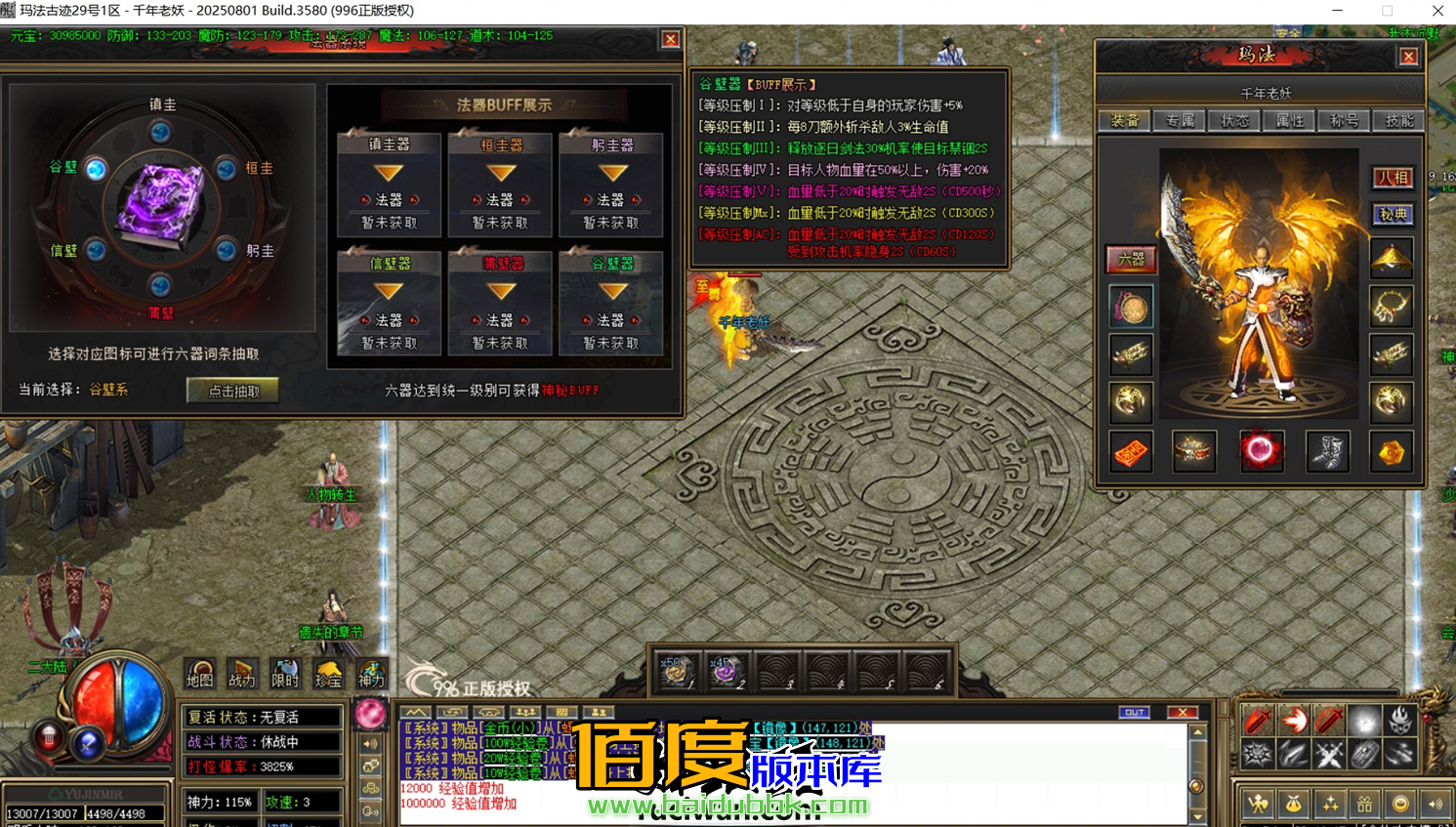Select the golden hat equipment slot icon
This screenshot has width=1456, height=827.
1391,255
